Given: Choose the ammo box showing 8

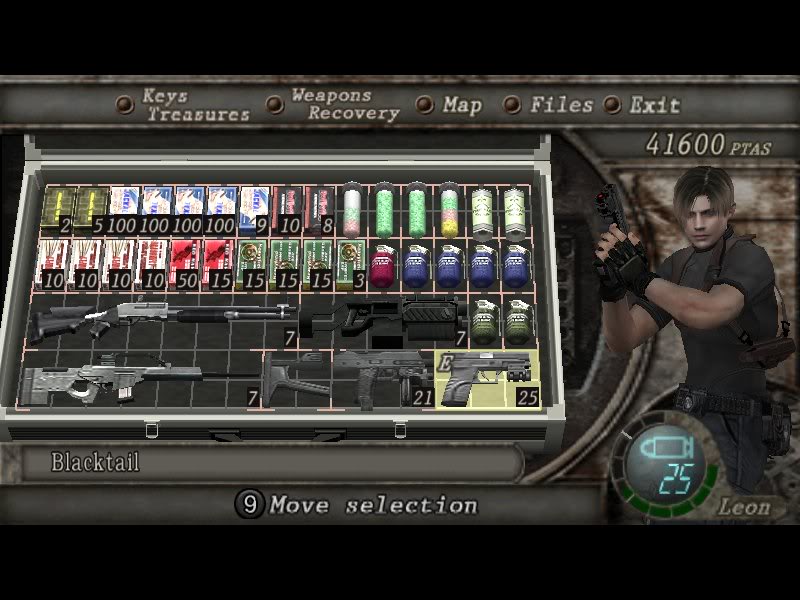Looking at the screenshot, I should (x=319, y=208).
